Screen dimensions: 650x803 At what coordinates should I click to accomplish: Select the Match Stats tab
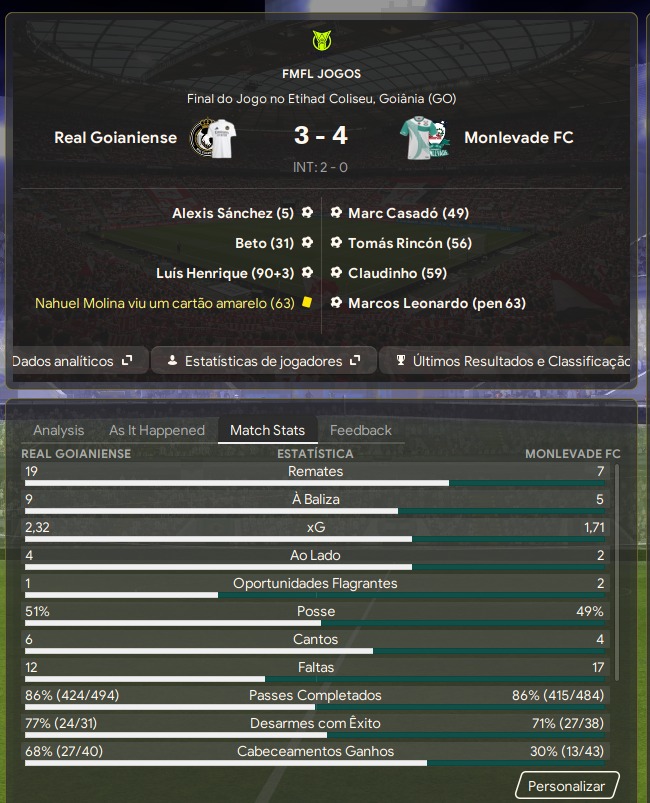tap(267, 430)
